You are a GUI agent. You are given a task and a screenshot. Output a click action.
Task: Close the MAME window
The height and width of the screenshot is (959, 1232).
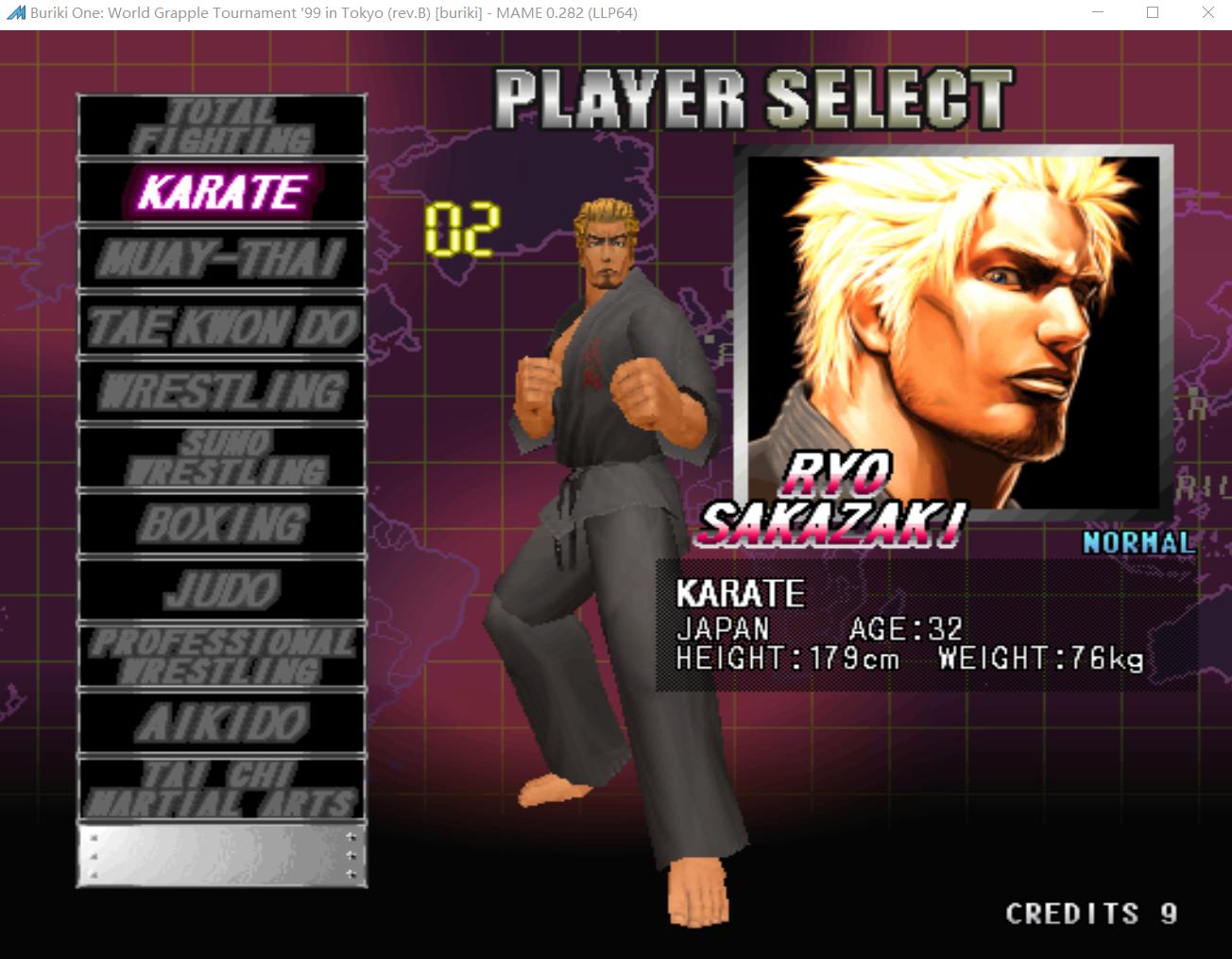[x=1207, y=13]
